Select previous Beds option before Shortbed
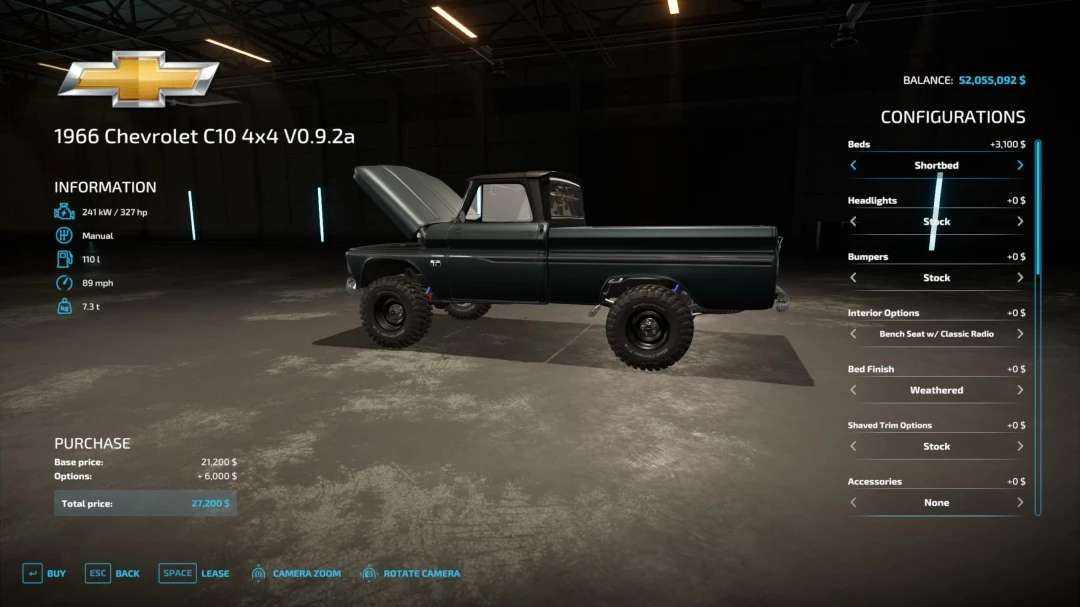 (853, 165)
